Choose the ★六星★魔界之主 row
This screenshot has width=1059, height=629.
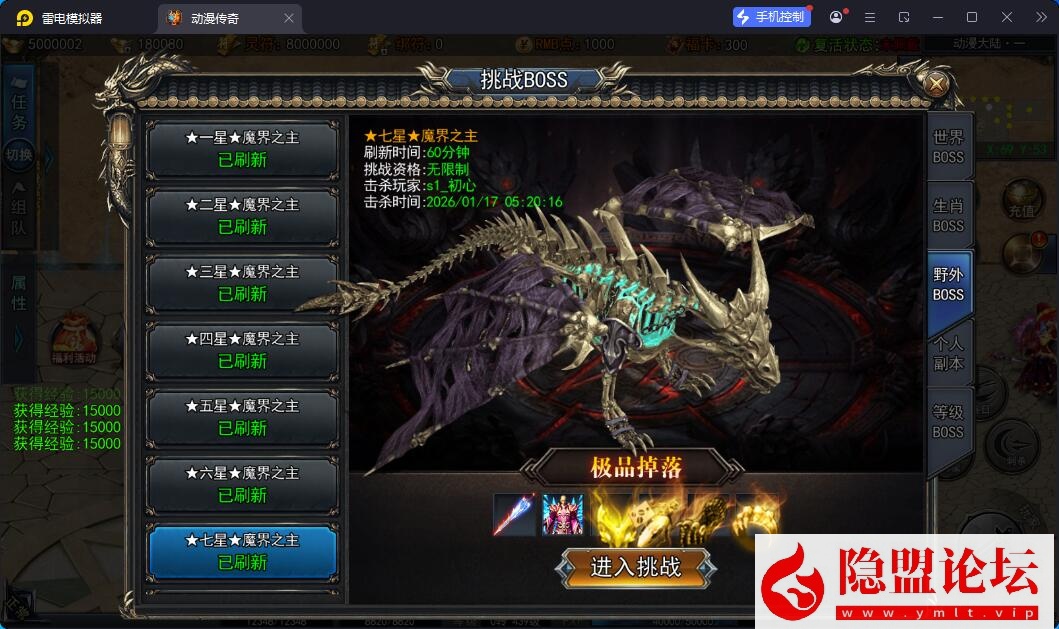242,483
